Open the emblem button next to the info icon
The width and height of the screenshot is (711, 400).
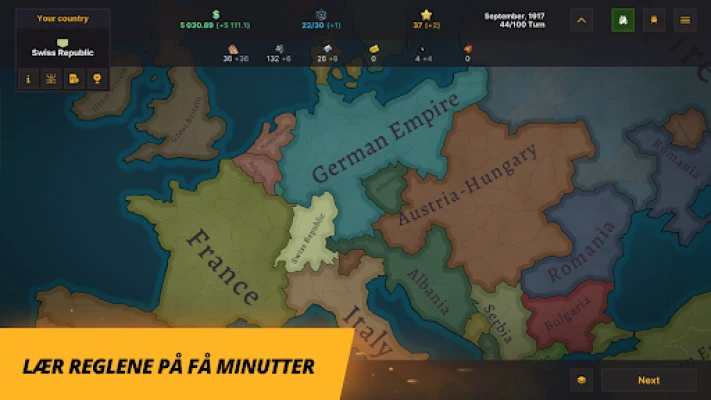tap(50, 78)
